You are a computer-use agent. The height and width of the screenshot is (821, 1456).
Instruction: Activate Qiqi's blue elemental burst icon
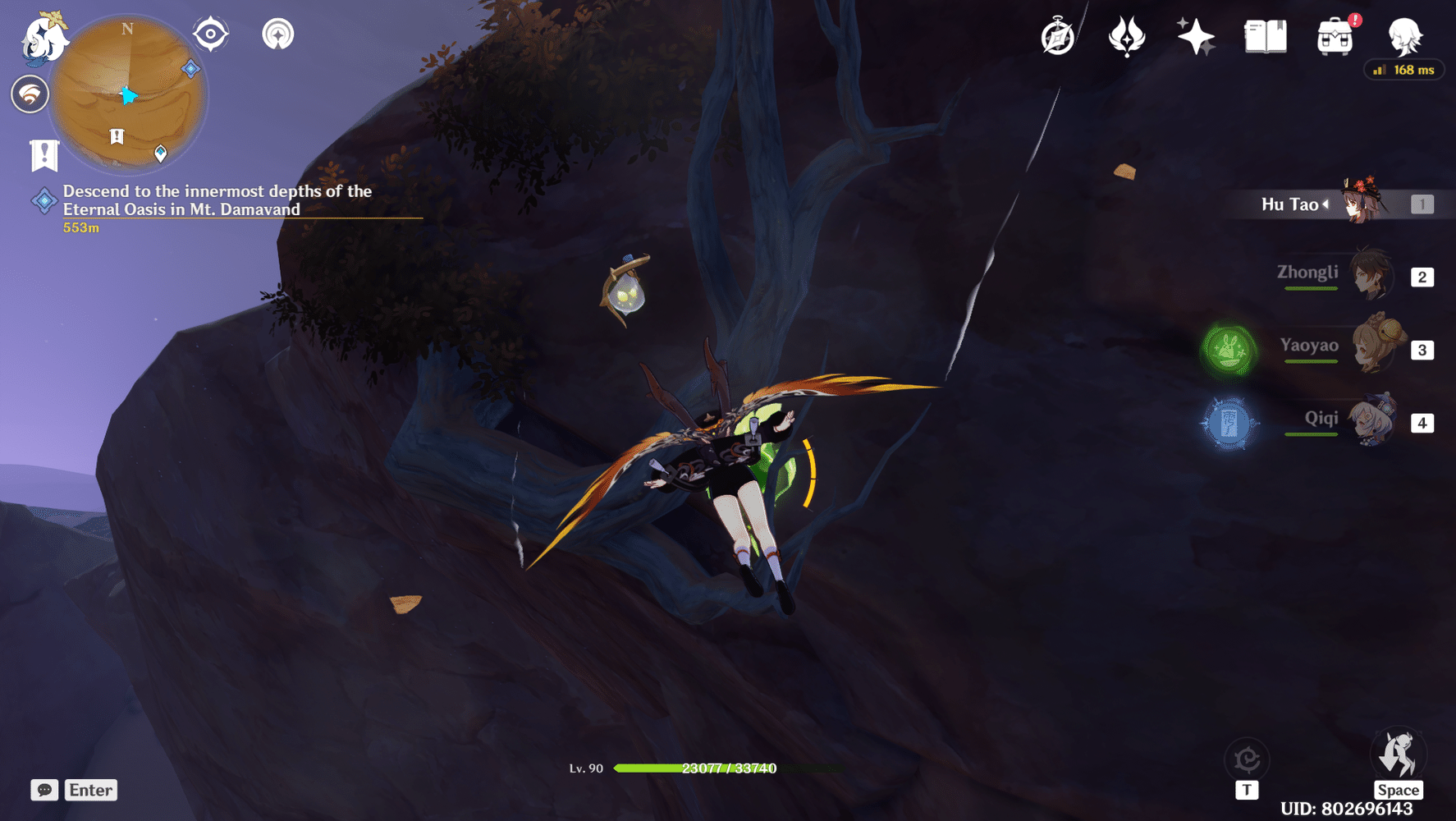pyautogui.click(x=1229, y=424)
